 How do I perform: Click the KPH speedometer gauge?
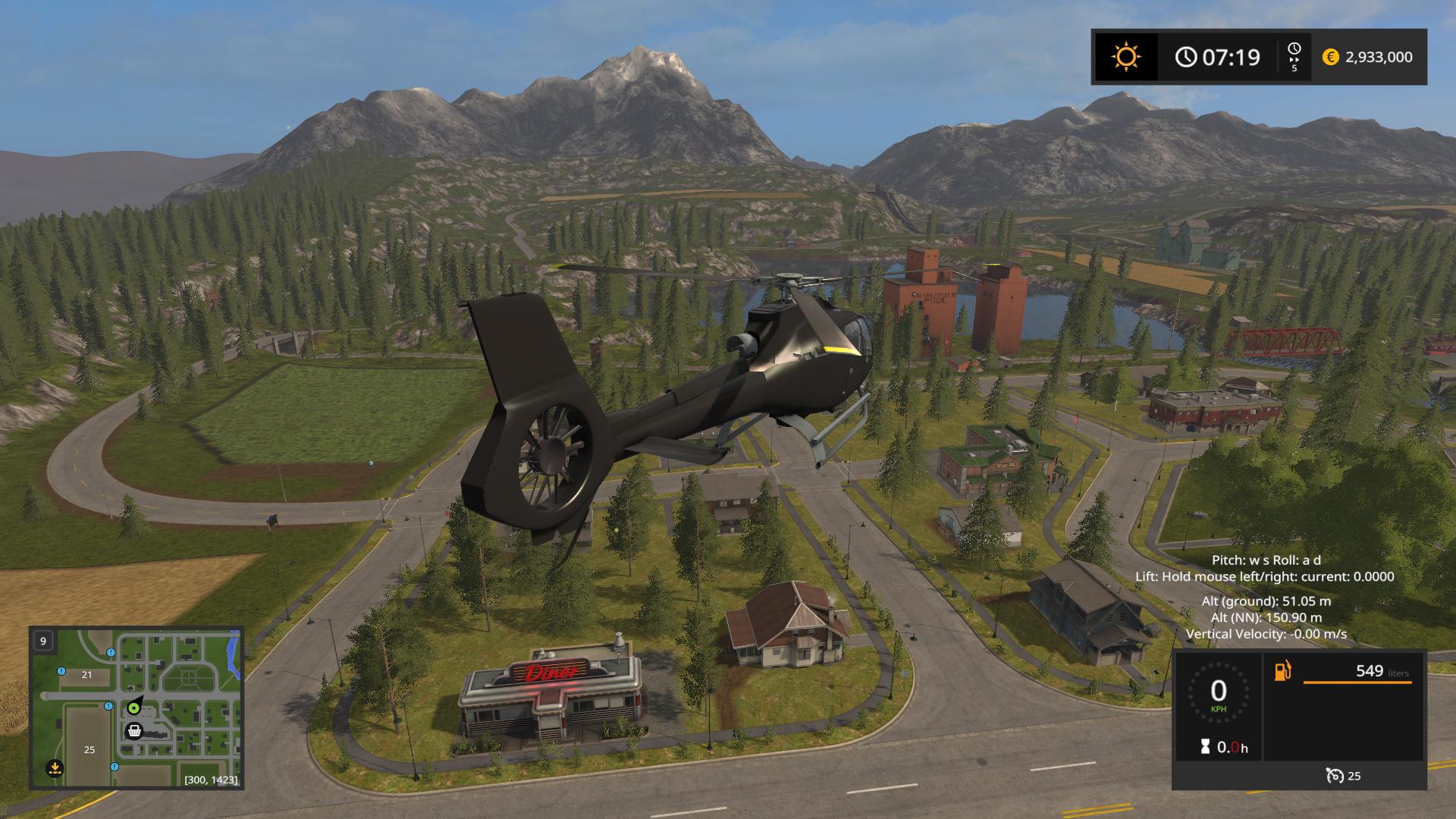[1218, 694]
